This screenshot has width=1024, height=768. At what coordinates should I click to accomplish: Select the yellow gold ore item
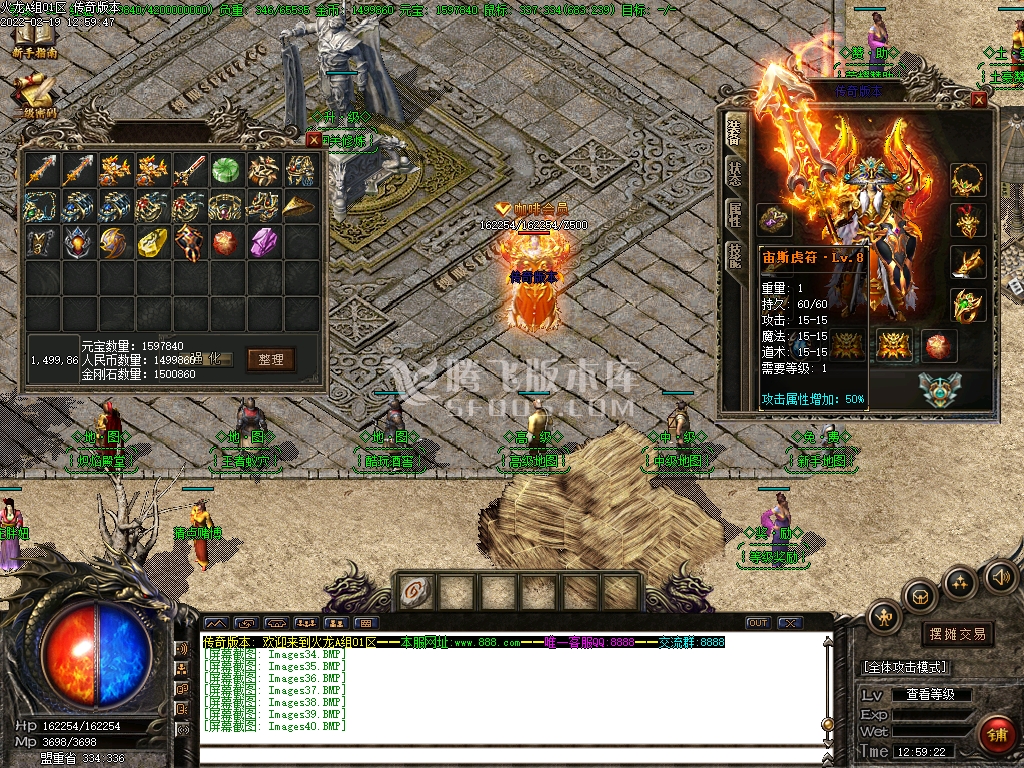[x=151, y=242]
